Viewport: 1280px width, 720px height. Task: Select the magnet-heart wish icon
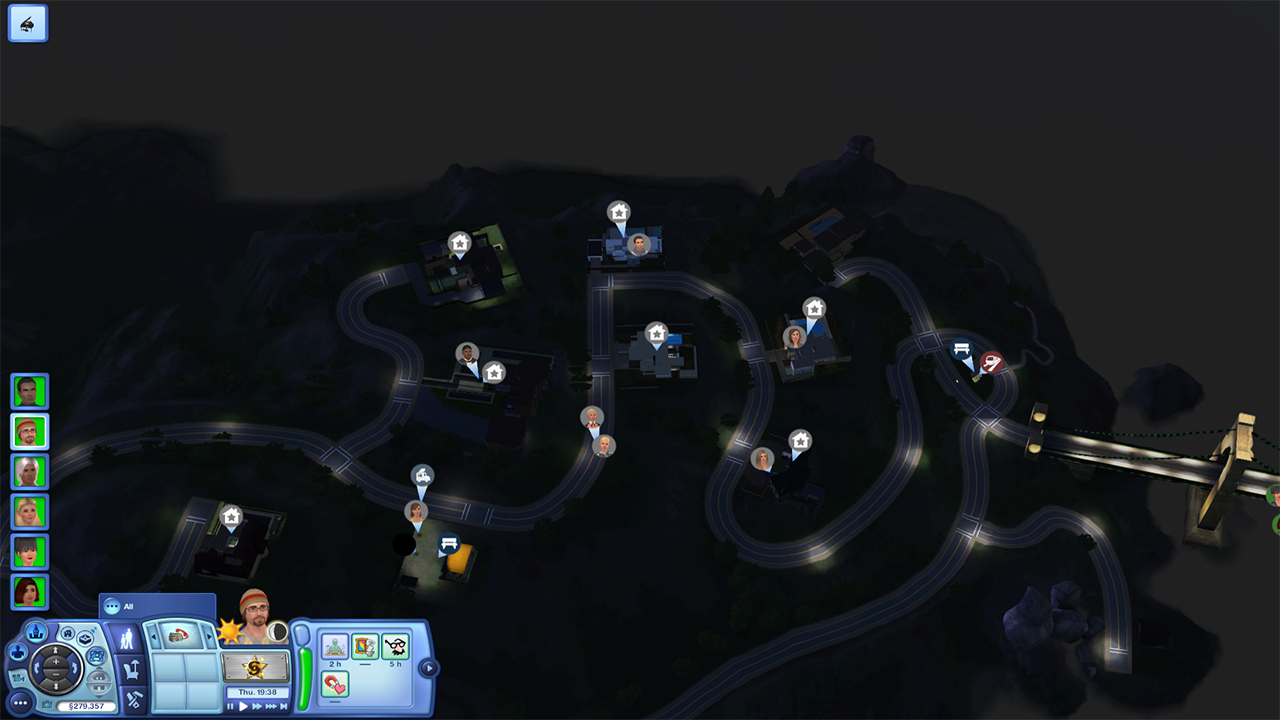point(334,683)
